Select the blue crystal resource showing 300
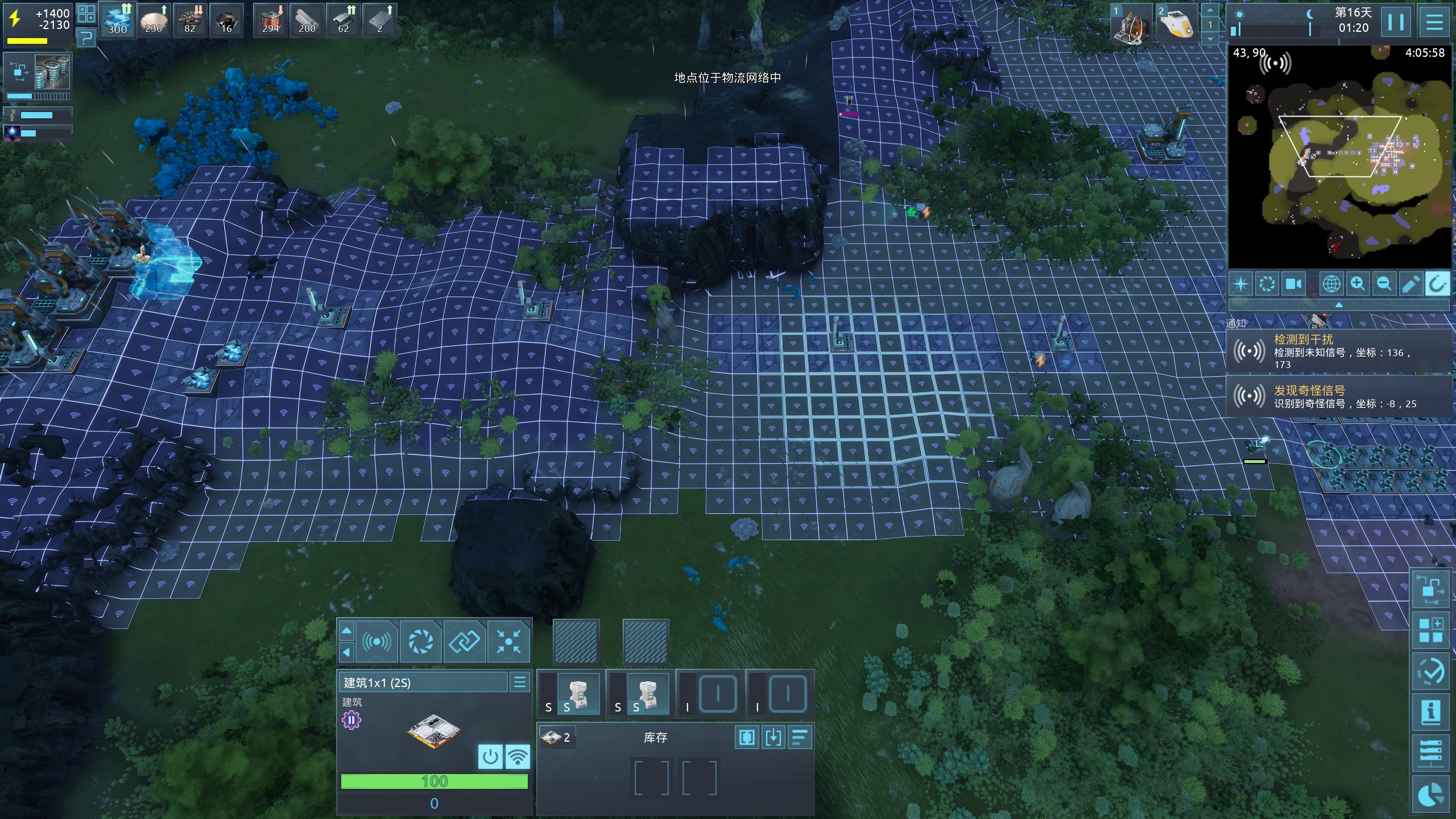1456x819 pixels. click(x=117, y=20)
